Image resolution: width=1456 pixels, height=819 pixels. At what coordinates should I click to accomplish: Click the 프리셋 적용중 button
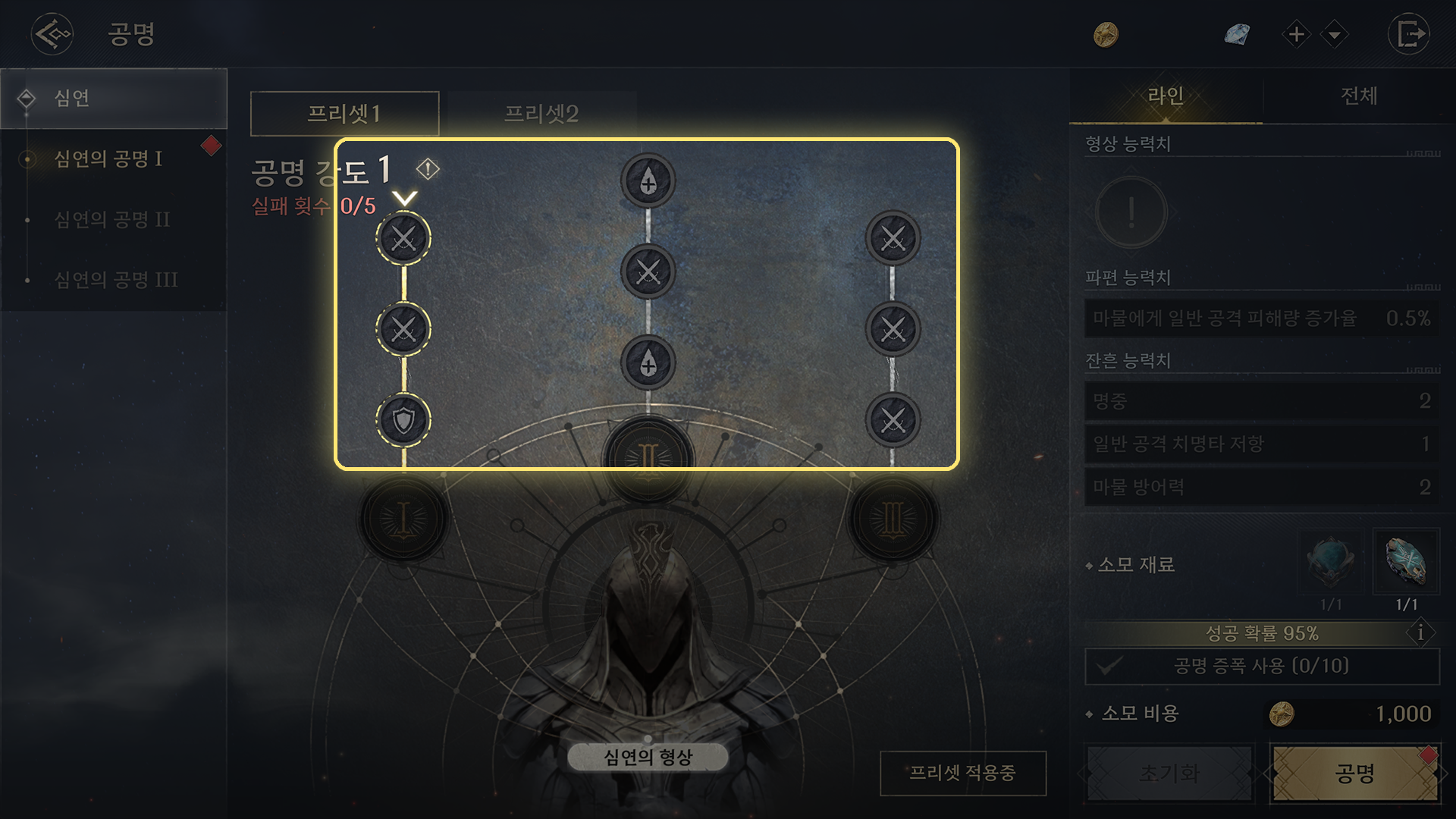tap(962, 773)
